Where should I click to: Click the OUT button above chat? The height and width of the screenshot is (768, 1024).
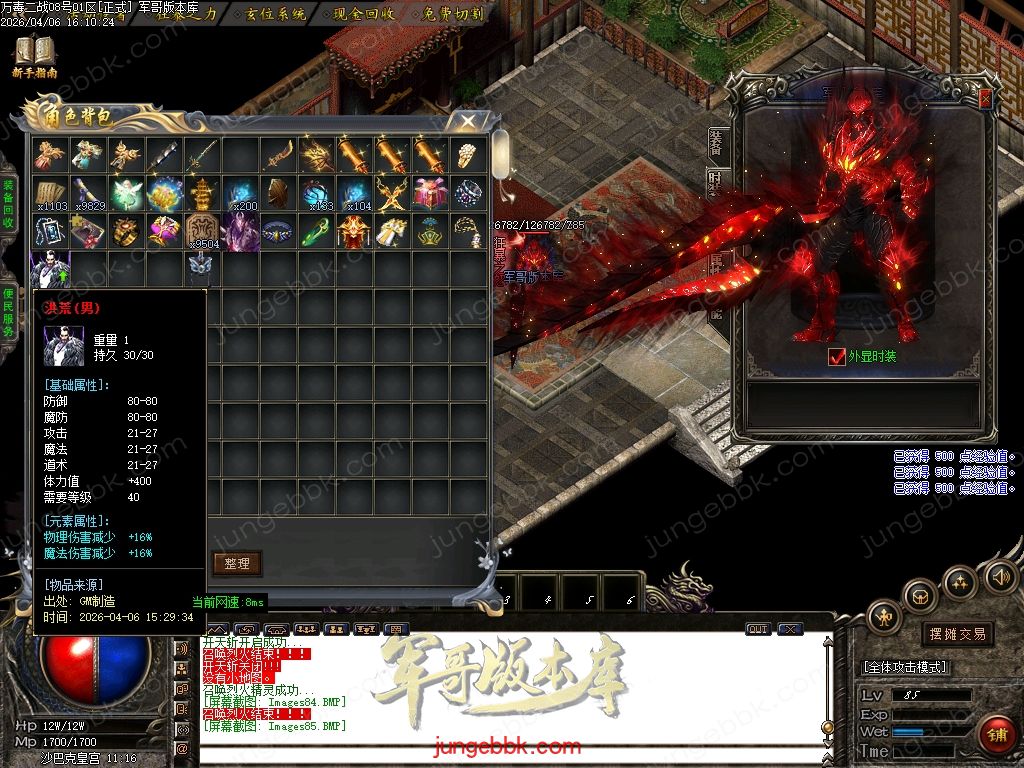758,629
